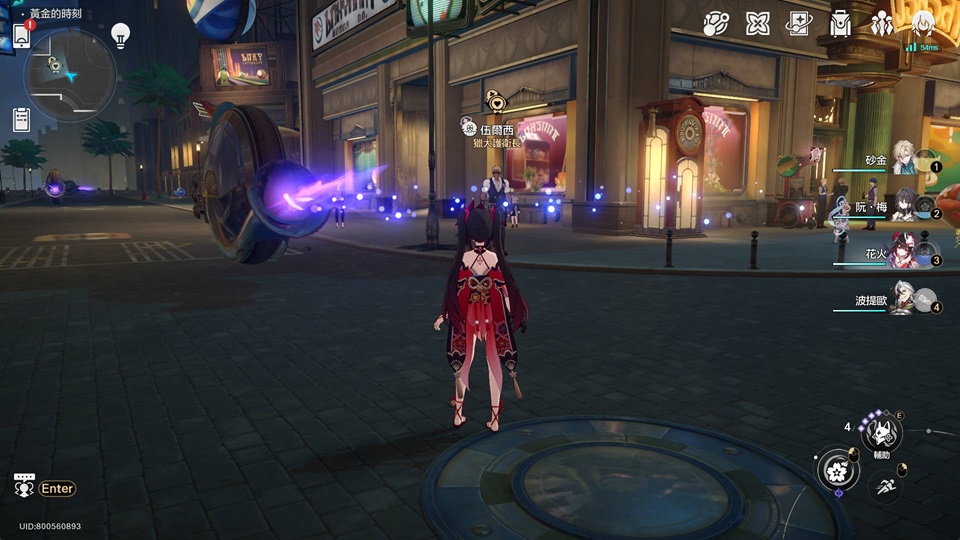Toggle the sprint running icon
Viewport: 960px width, 540px height.
tap(883, 486)
